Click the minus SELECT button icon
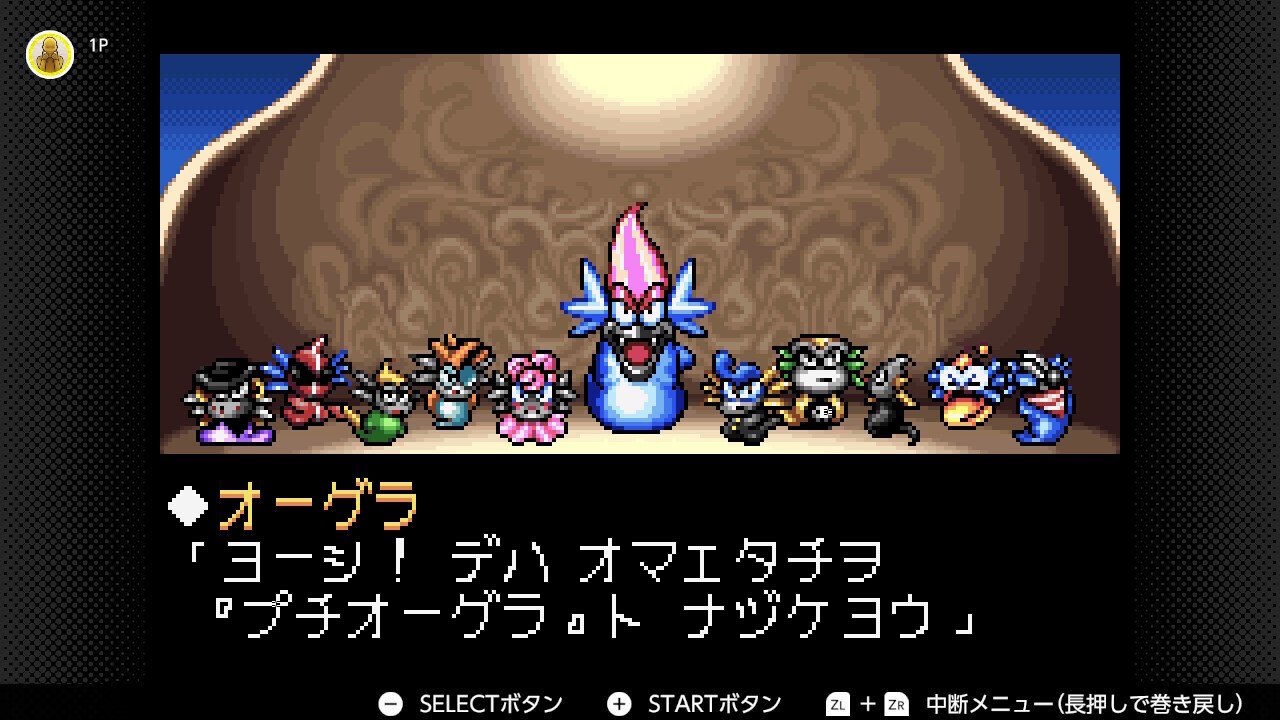1280x720 pixels. pyautogui.click(x=389, y=703)
